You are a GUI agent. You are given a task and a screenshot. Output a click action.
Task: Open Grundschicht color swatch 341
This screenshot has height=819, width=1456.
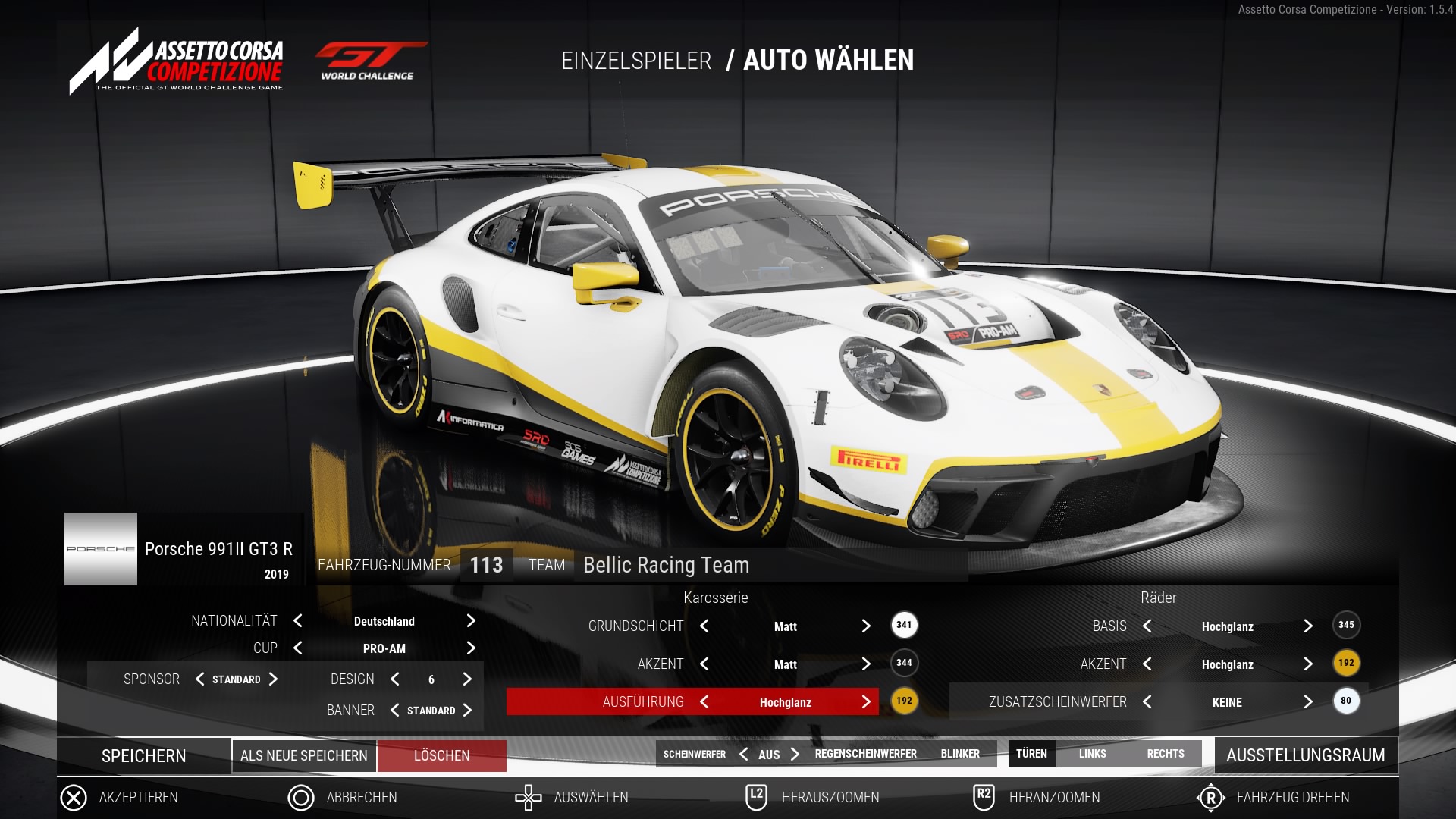click(904, 626)
